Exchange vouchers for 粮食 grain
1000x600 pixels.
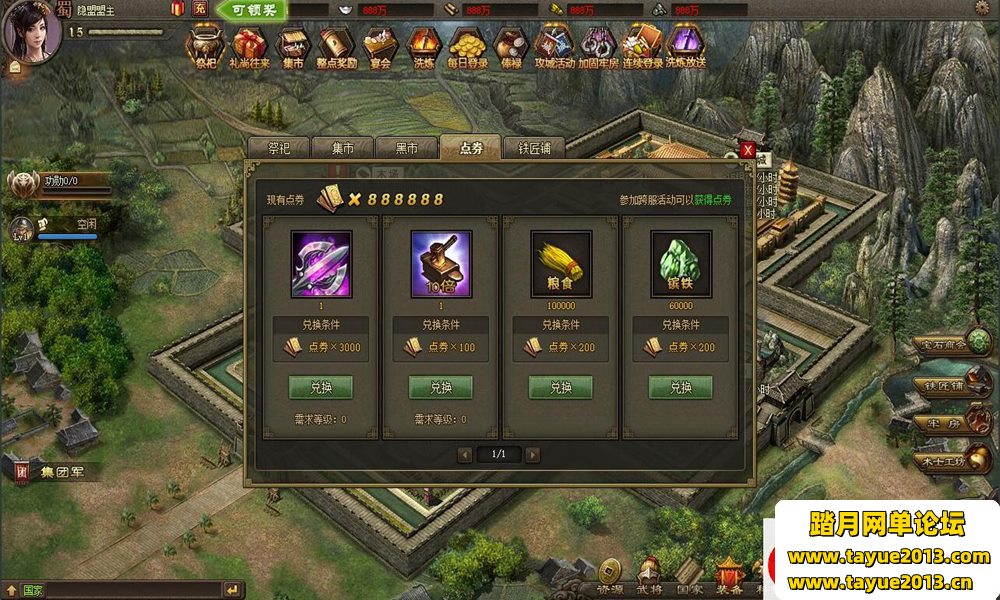(561, 387)
